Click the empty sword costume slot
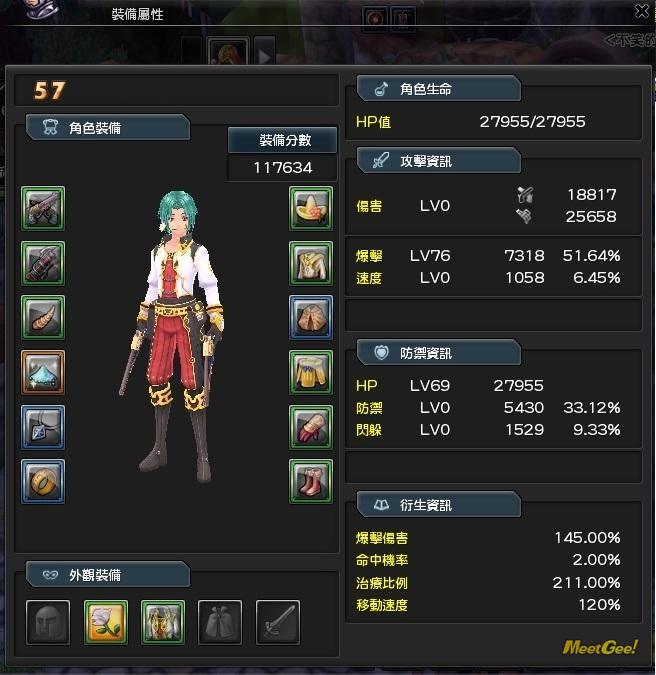656x675 pixels. click(277, 621)
